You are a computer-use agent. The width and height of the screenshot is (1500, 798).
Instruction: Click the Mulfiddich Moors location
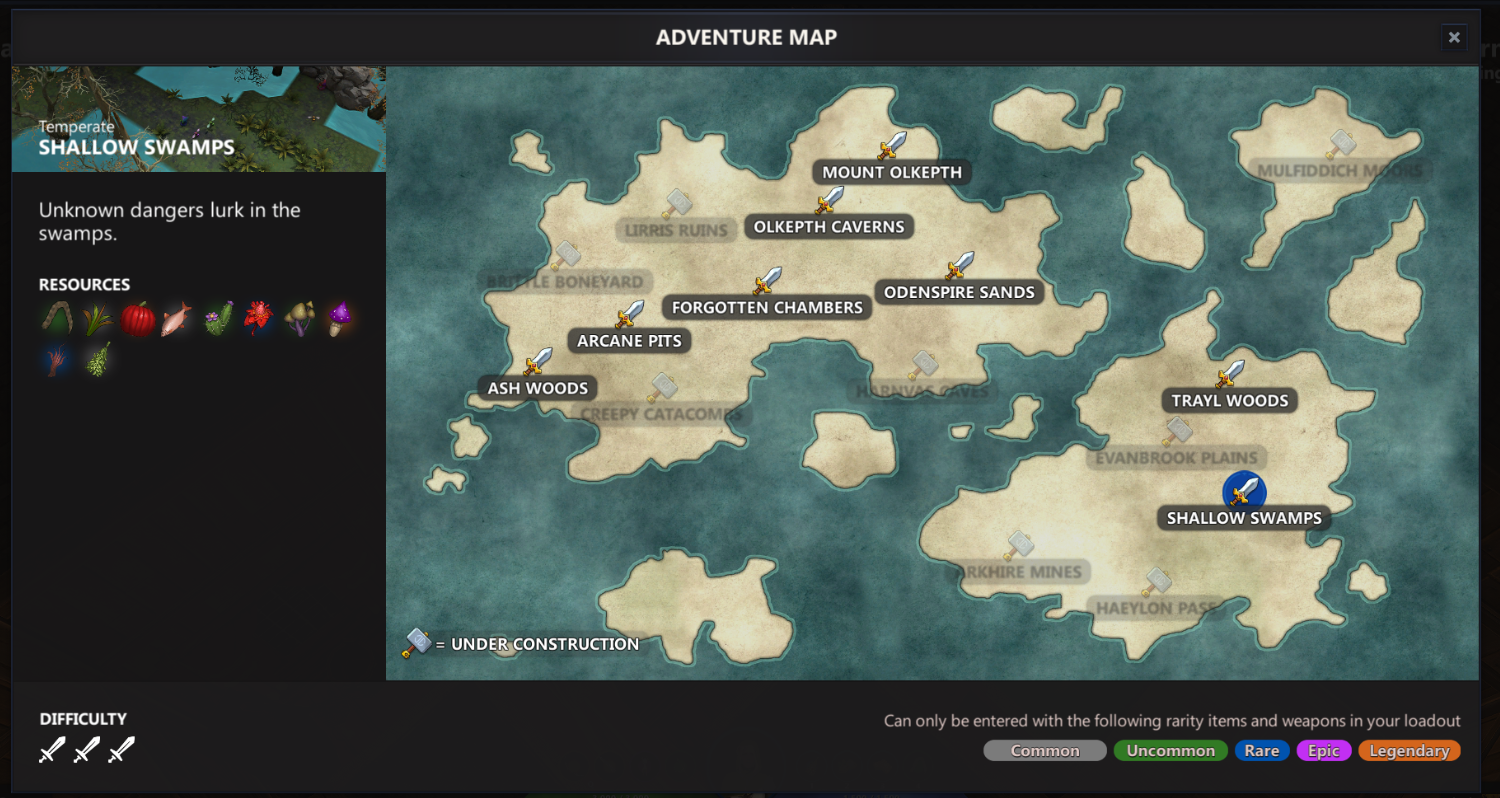(x=1339, y=170)
